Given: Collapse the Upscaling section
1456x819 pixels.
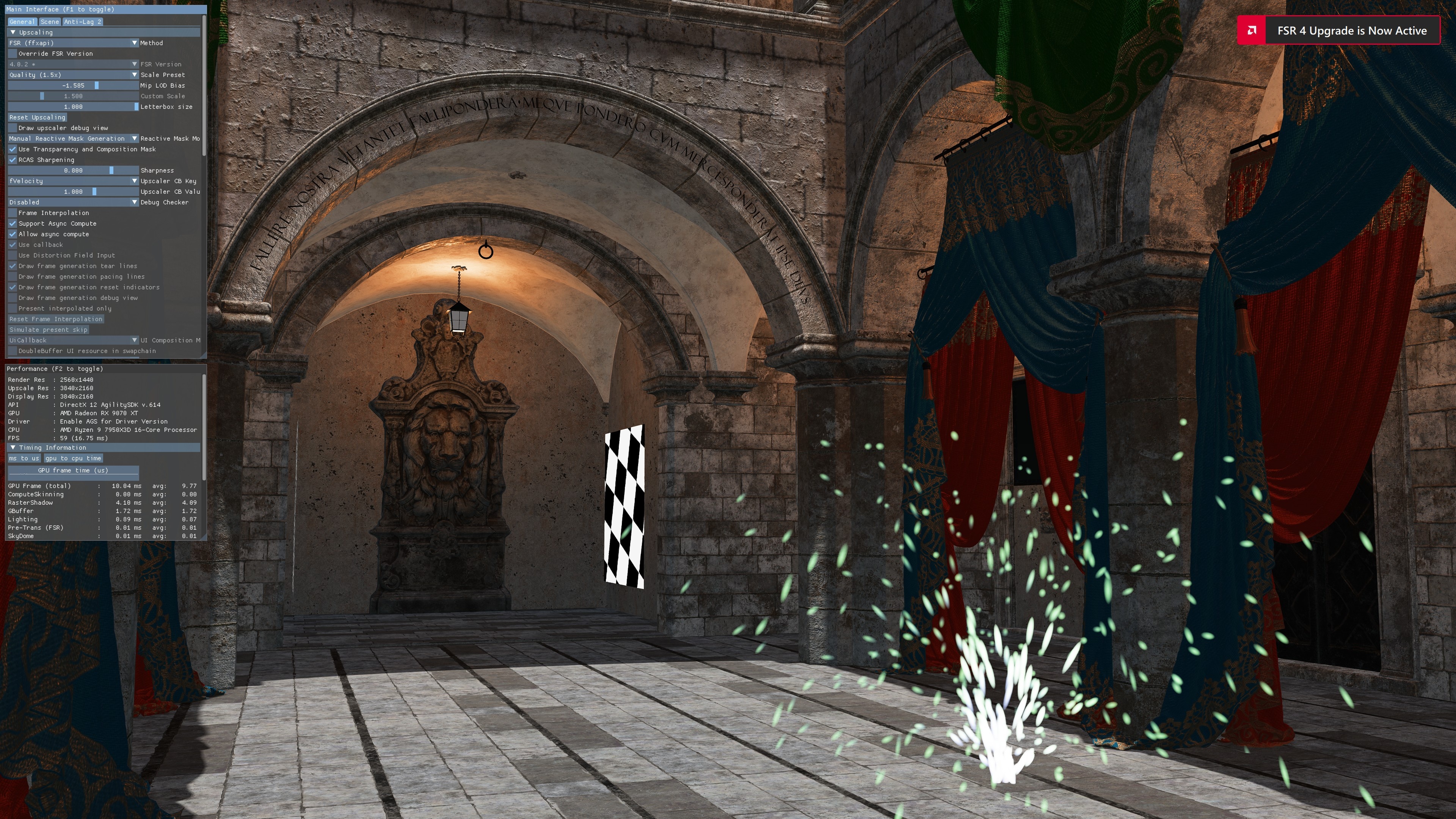Looking at the screenshot, I should point(14,32).
